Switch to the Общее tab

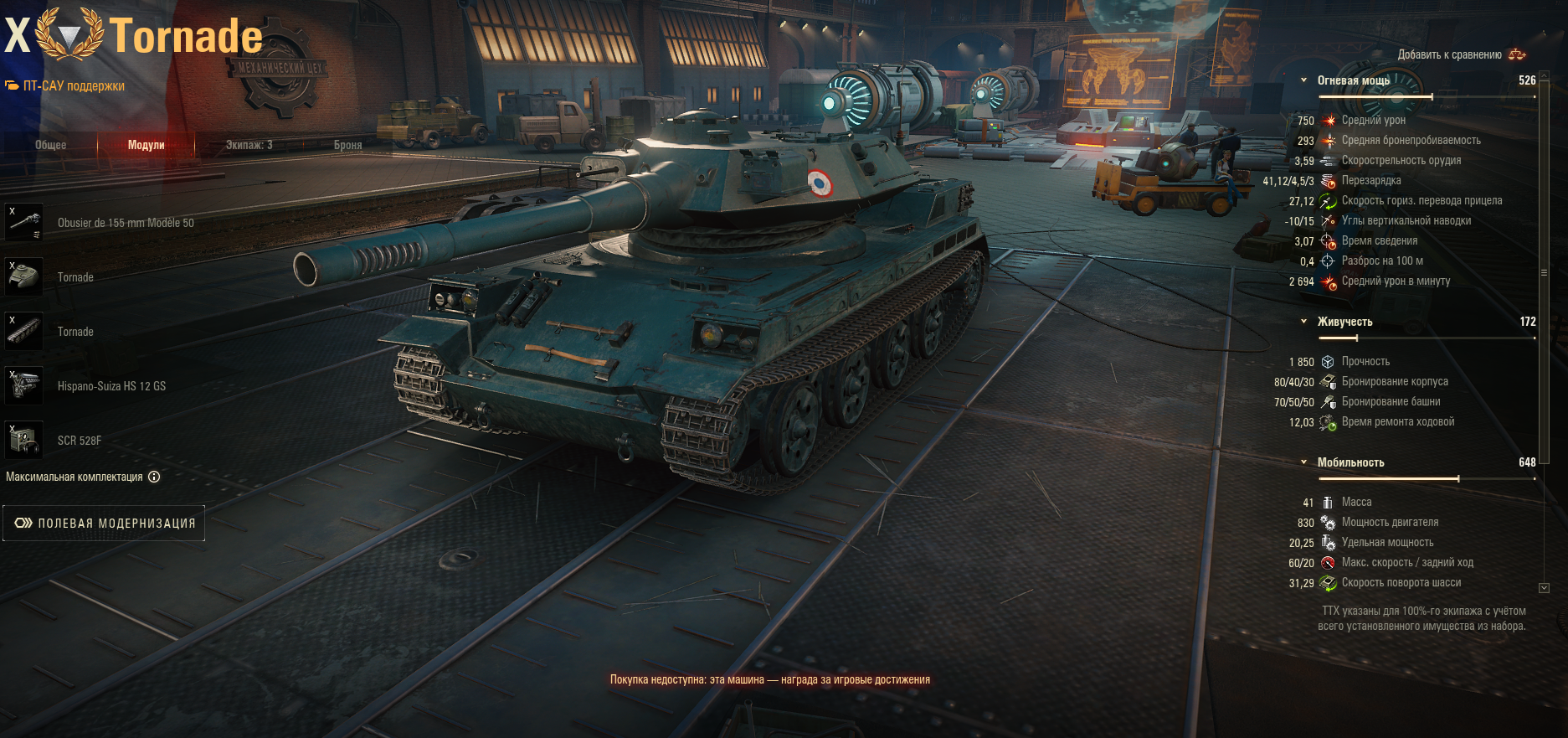click(x=50, y=145)
